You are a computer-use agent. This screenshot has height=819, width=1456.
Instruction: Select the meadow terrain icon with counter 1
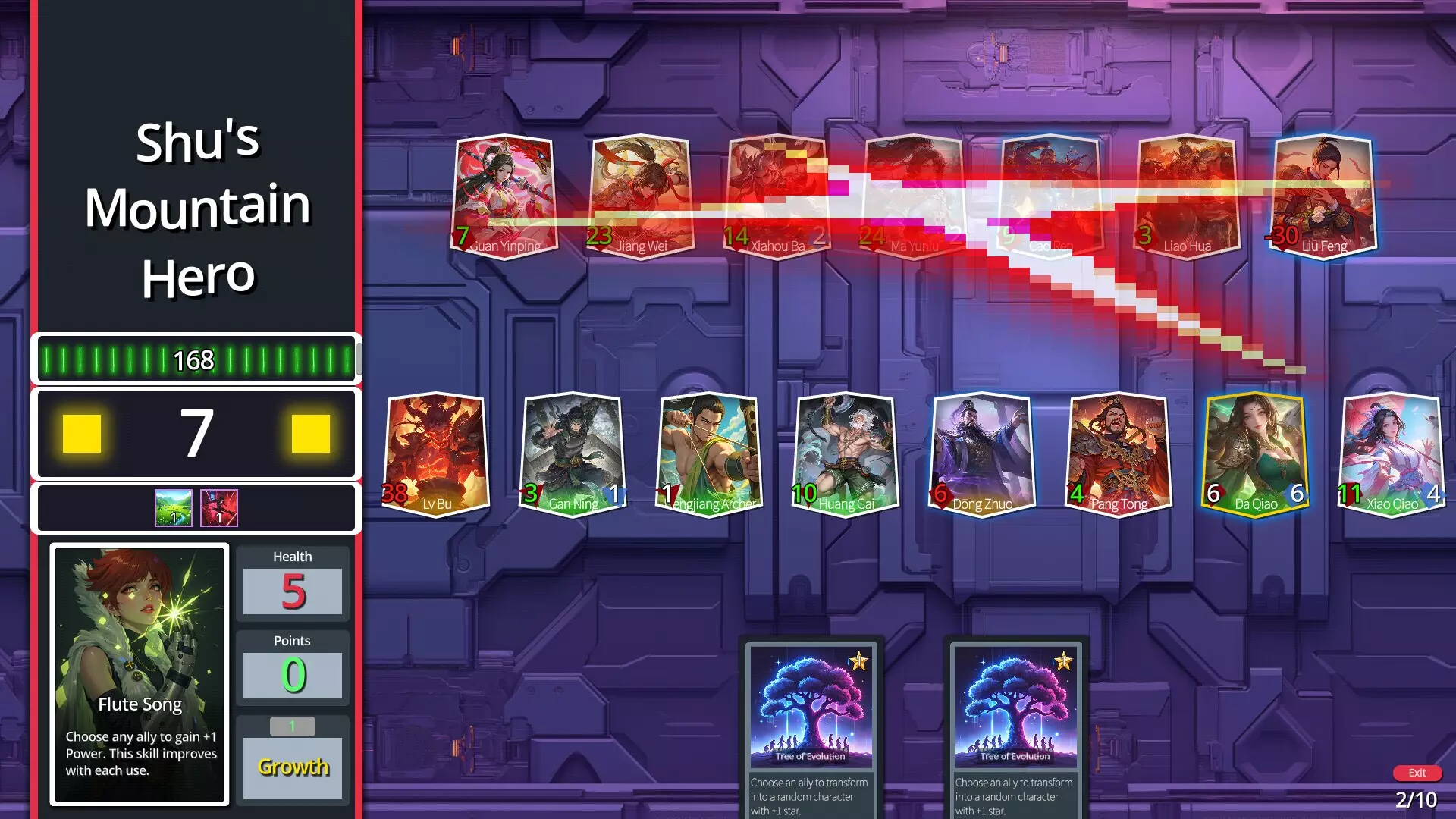[x=174, y=507]
